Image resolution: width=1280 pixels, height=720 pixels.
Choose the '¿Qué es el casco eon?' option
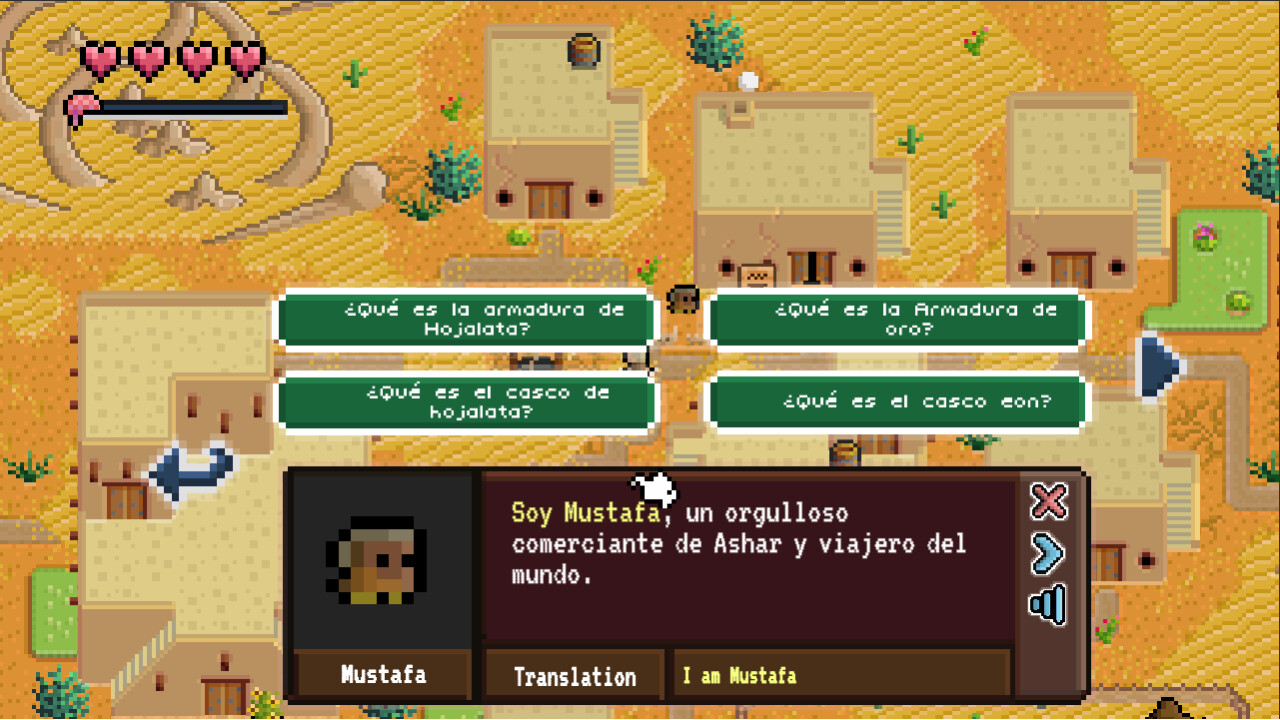(895, 401)
